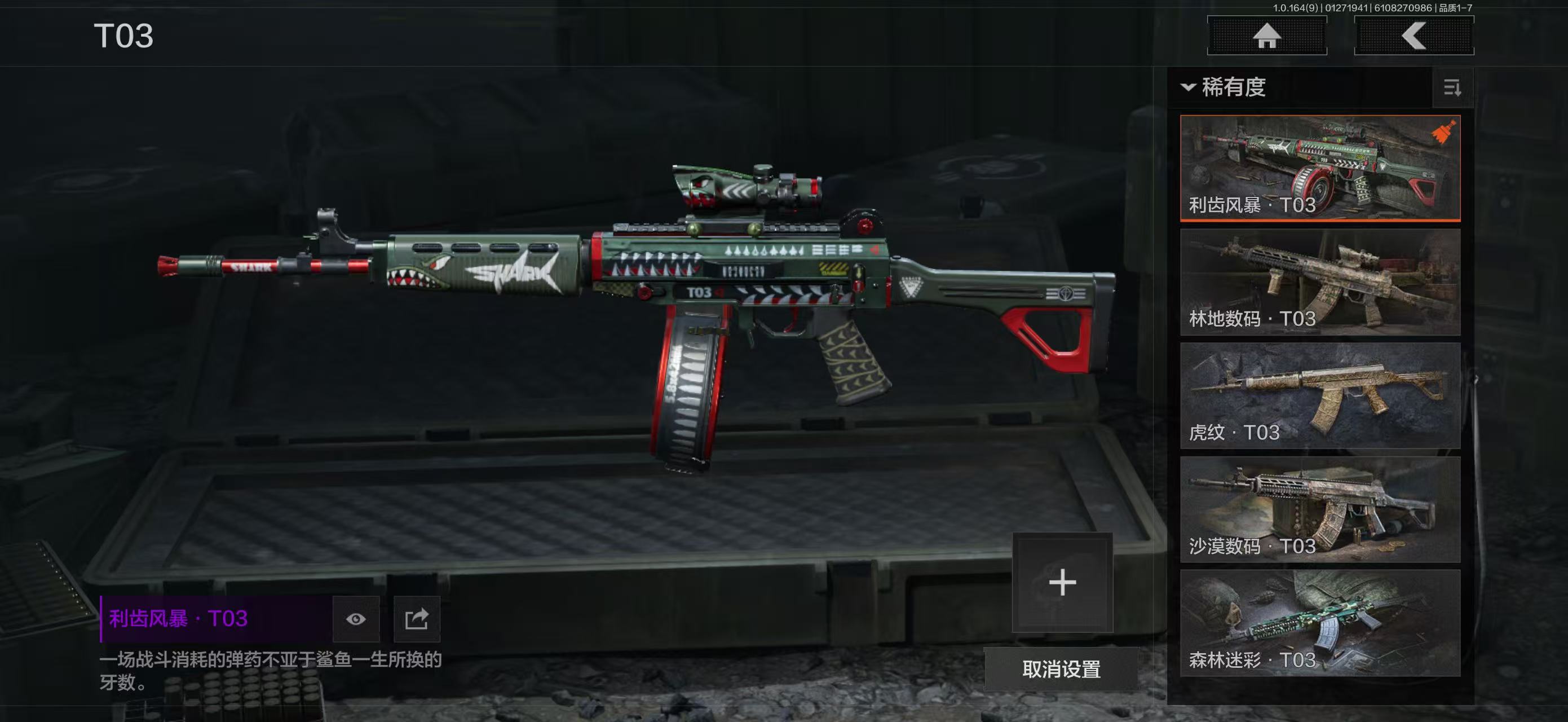
Task: Select the 利齿风暴 · T03 skin thumbnail
Action: tap(1320, 168)
